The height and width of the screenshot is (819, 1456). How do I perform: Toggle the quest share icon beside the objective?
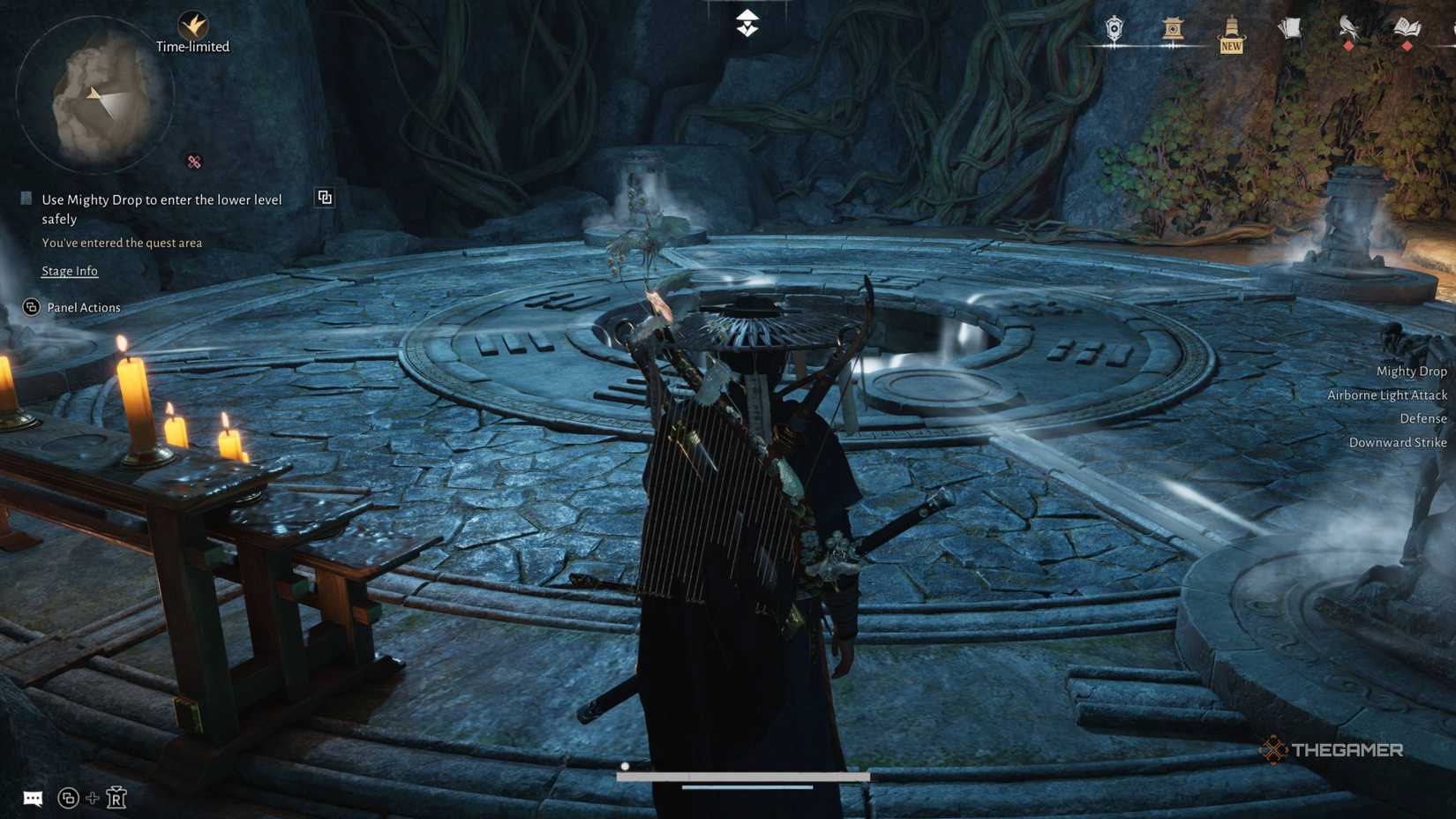[x=325, y=198]
